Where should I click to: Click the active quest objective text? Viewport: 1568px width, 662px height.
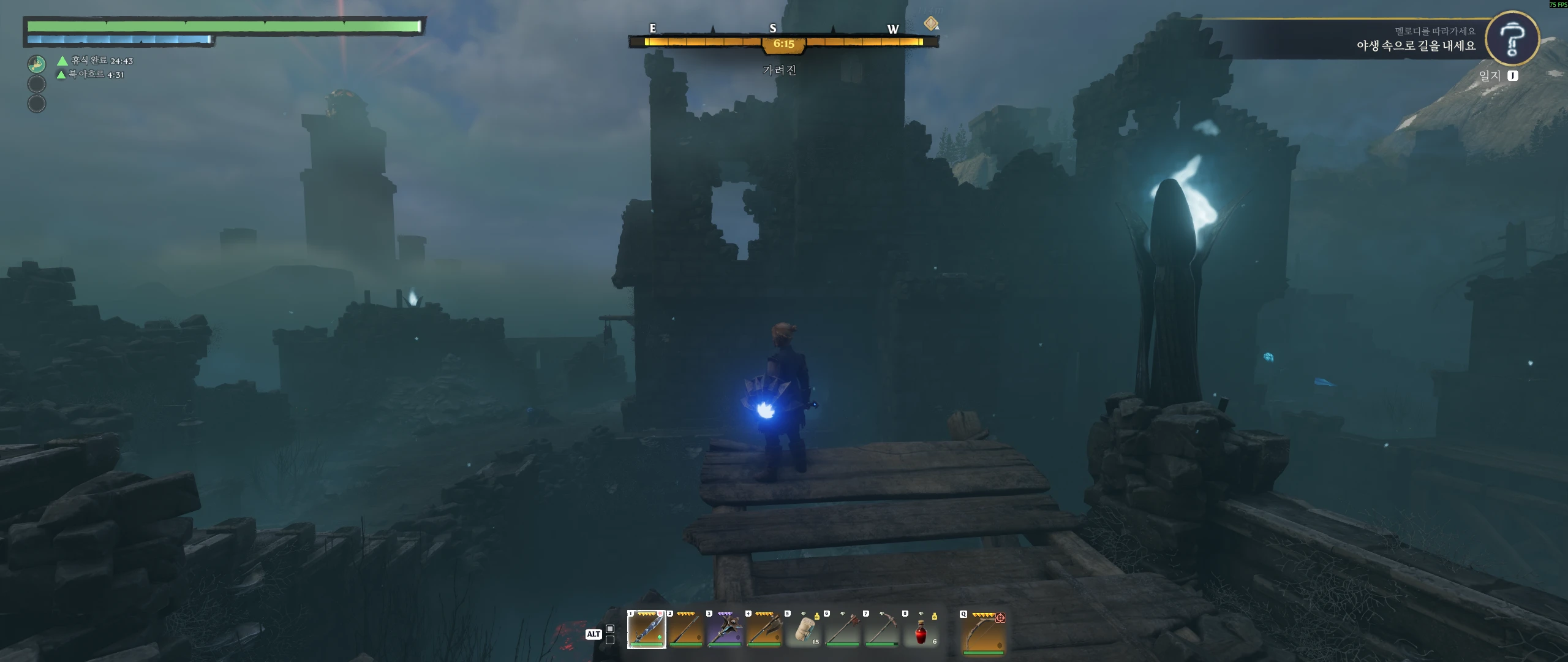click(1415, 45)
